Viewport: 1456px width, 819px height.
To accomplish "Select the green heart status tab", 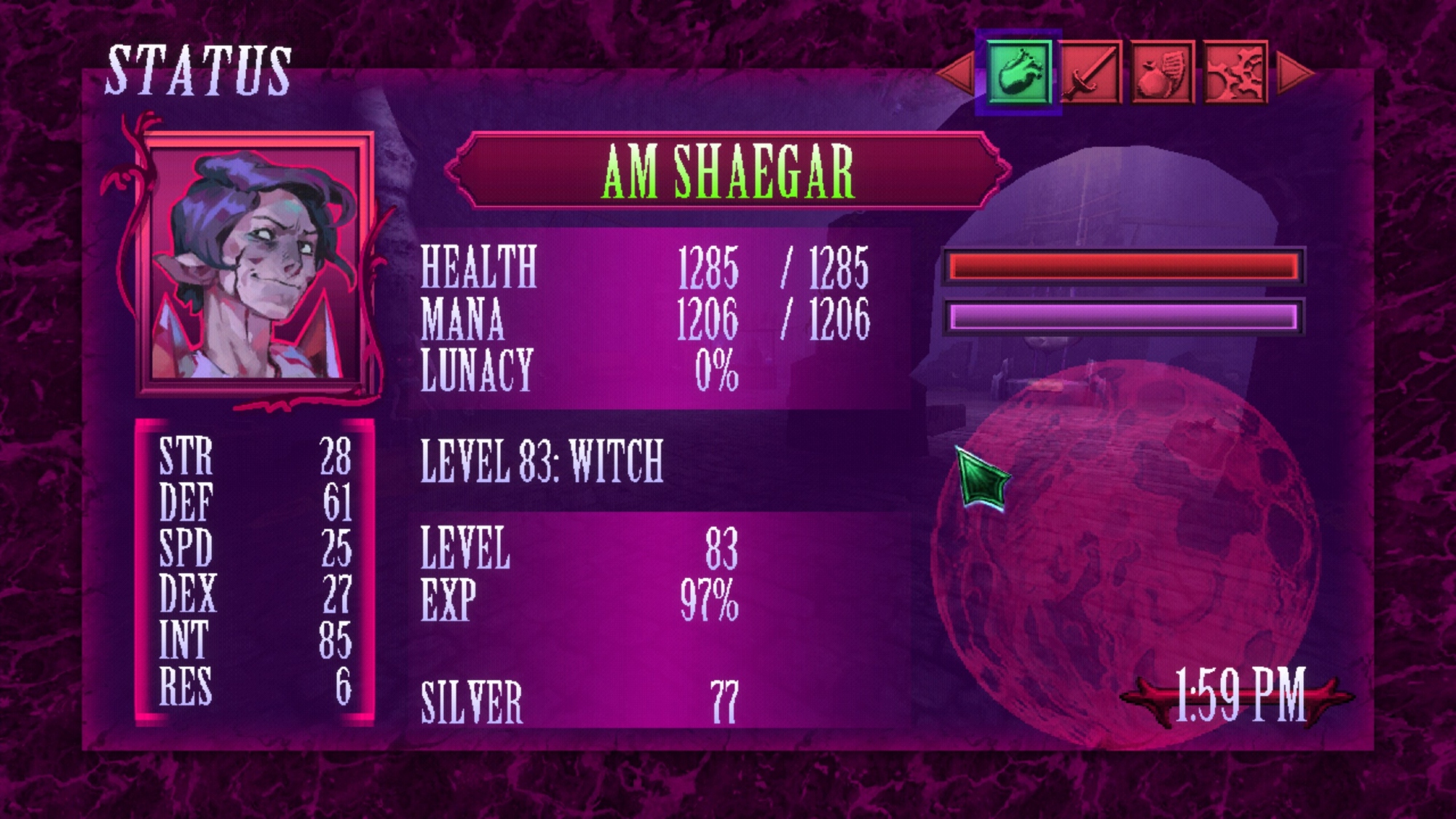I will pos(1018,72).
